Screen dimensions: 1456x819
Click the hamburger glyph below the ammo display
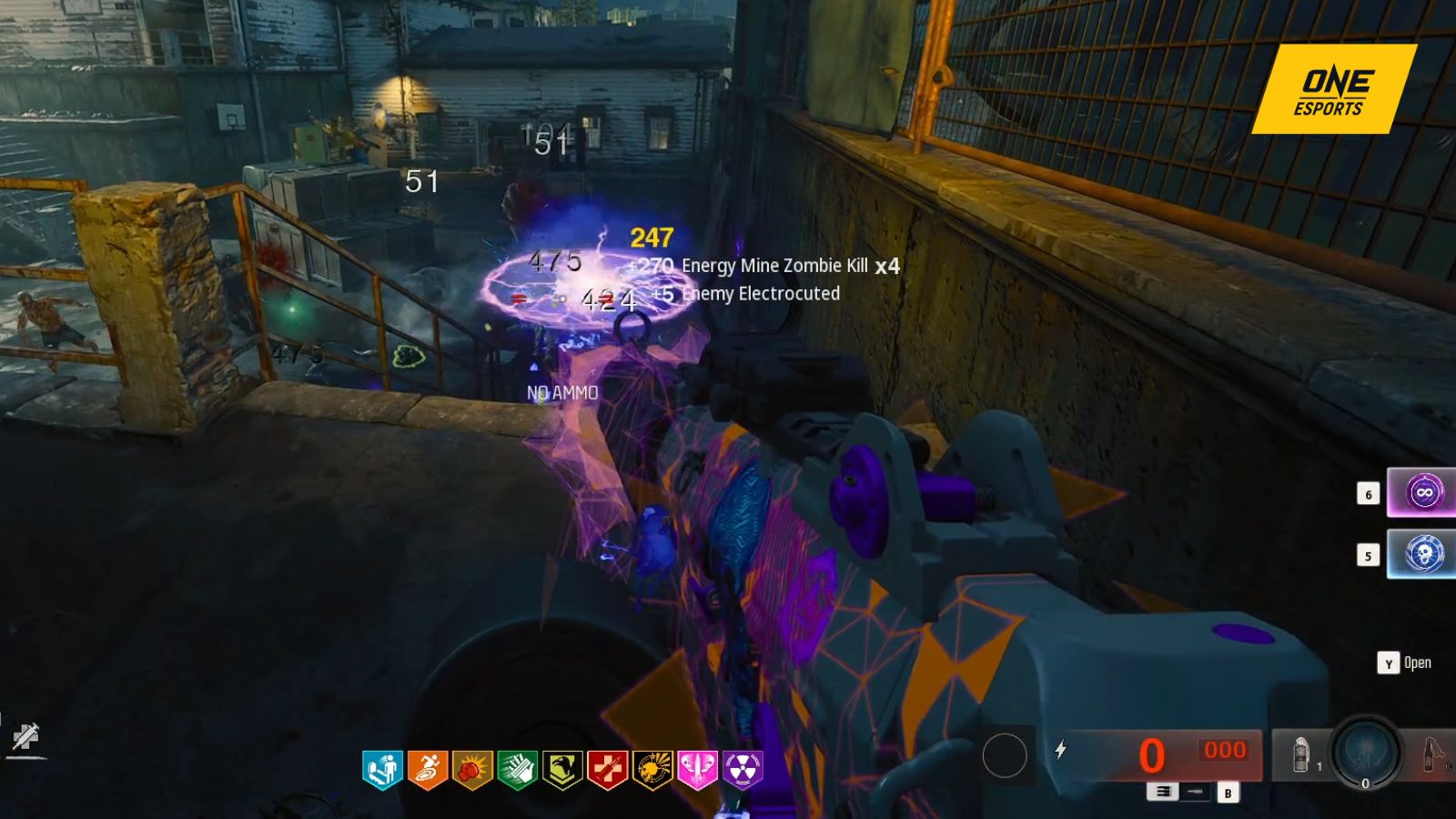tap(1165, 793)
